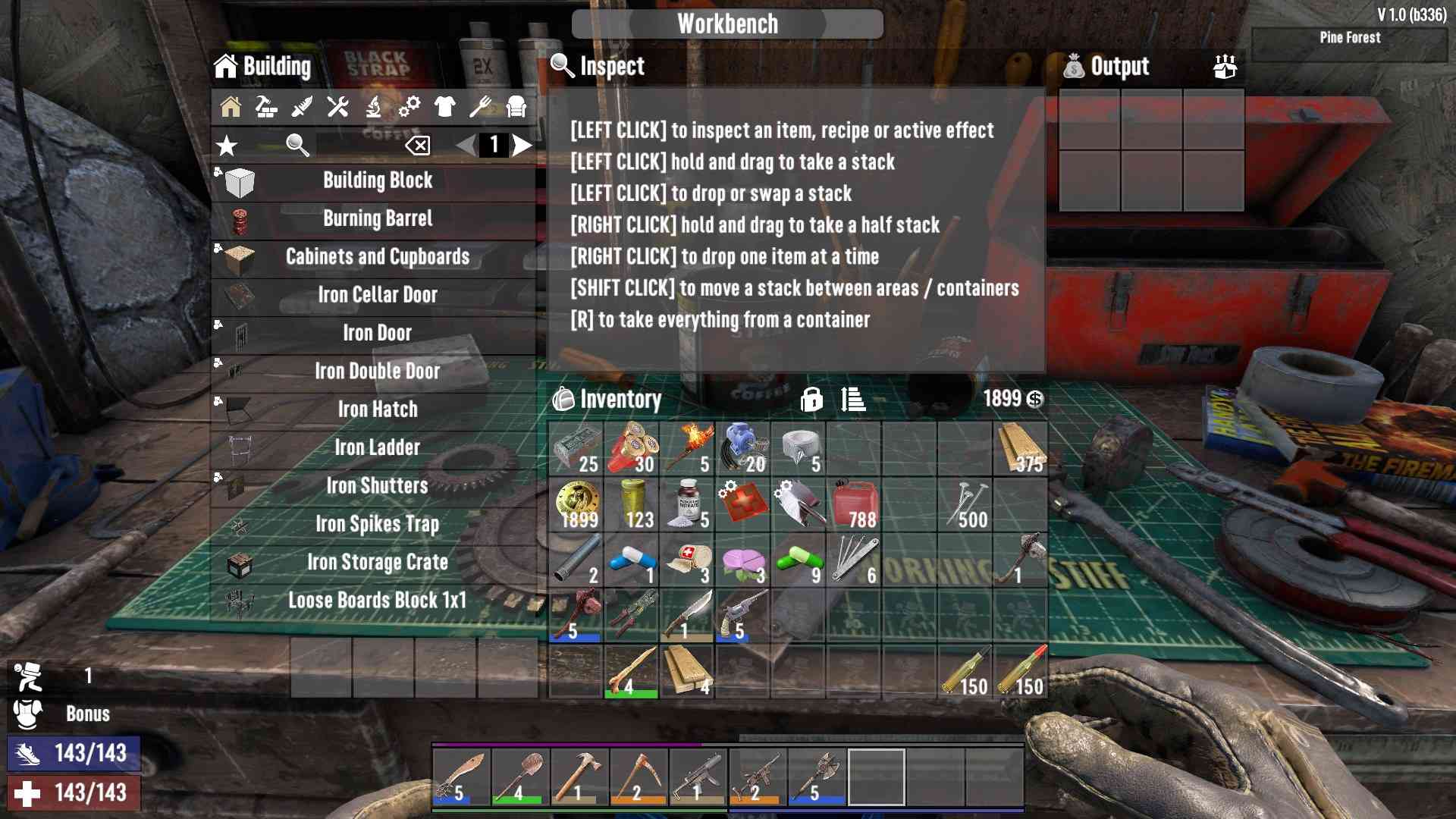Clear the recipe search text
Viewport: 1456px width, 819px height.
[x=418, y=145]
